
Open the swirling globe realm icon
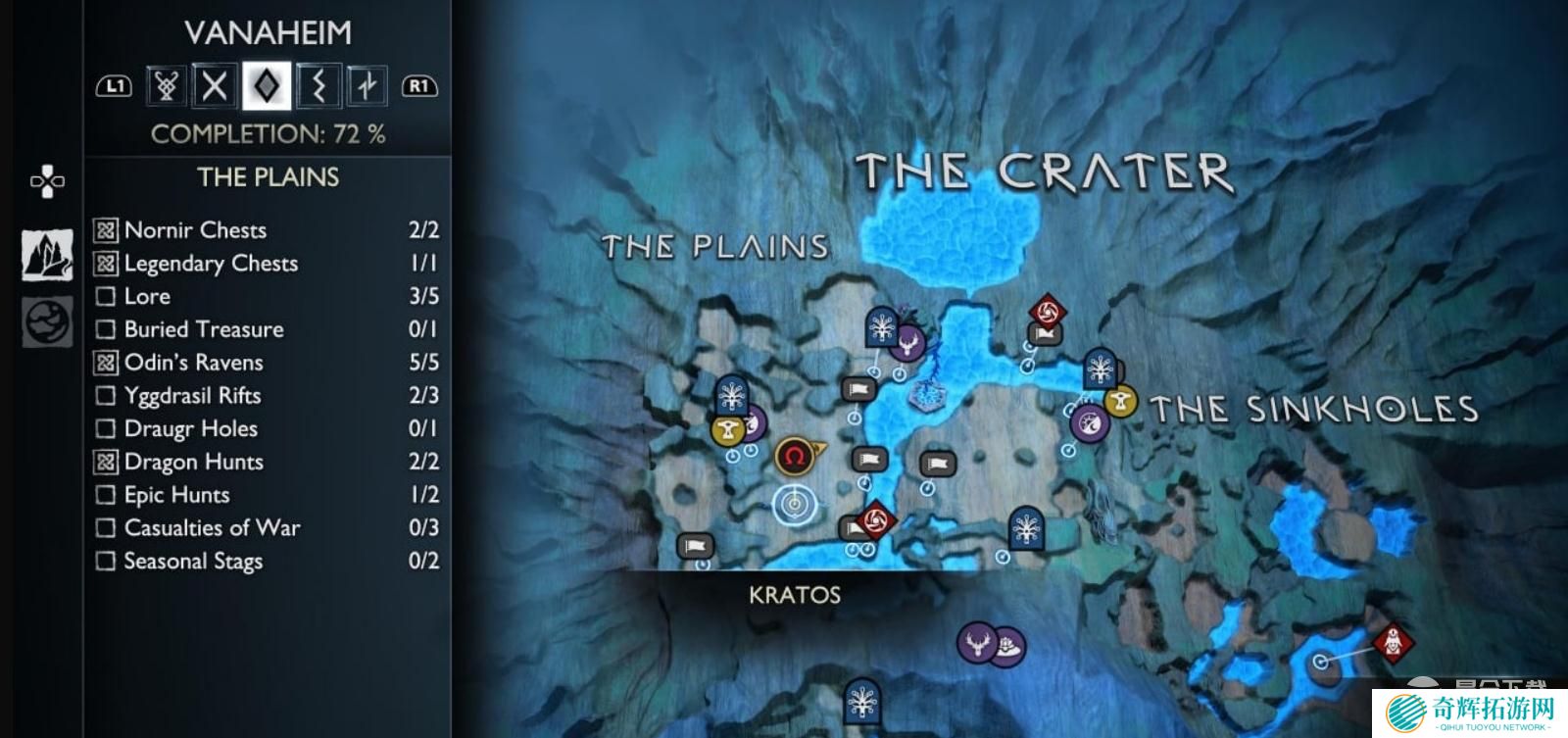(x=47, y=321)
